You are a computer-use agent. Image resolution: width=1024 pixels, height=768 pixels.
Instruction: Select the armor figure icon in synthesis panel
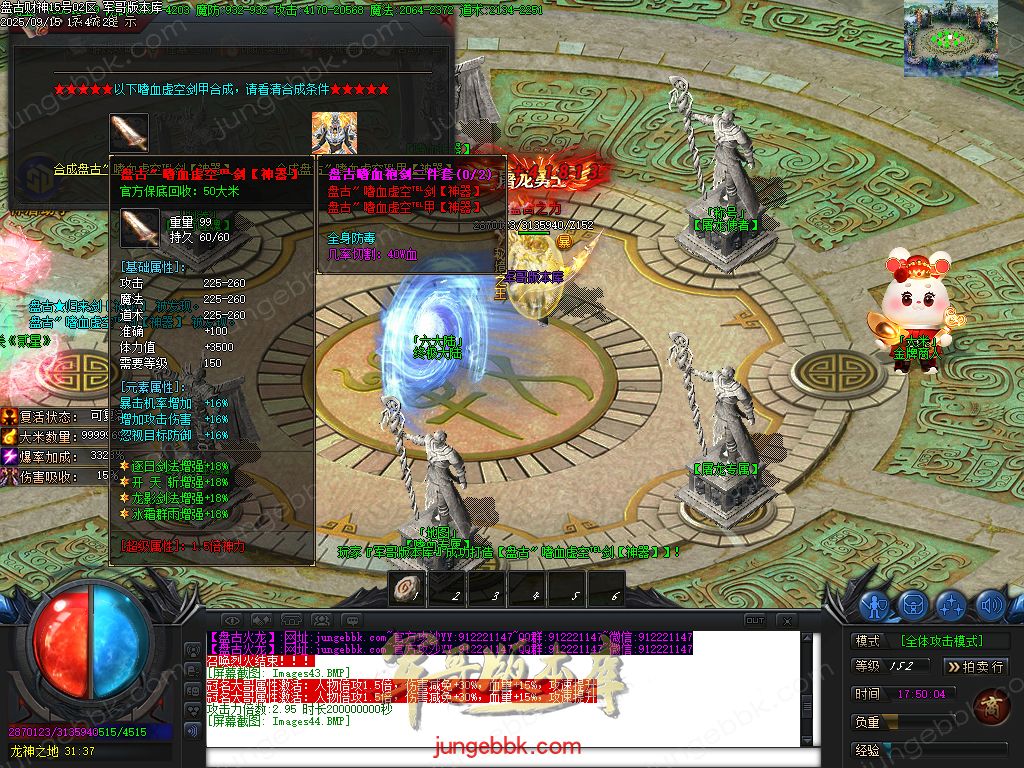pos(333,132)
